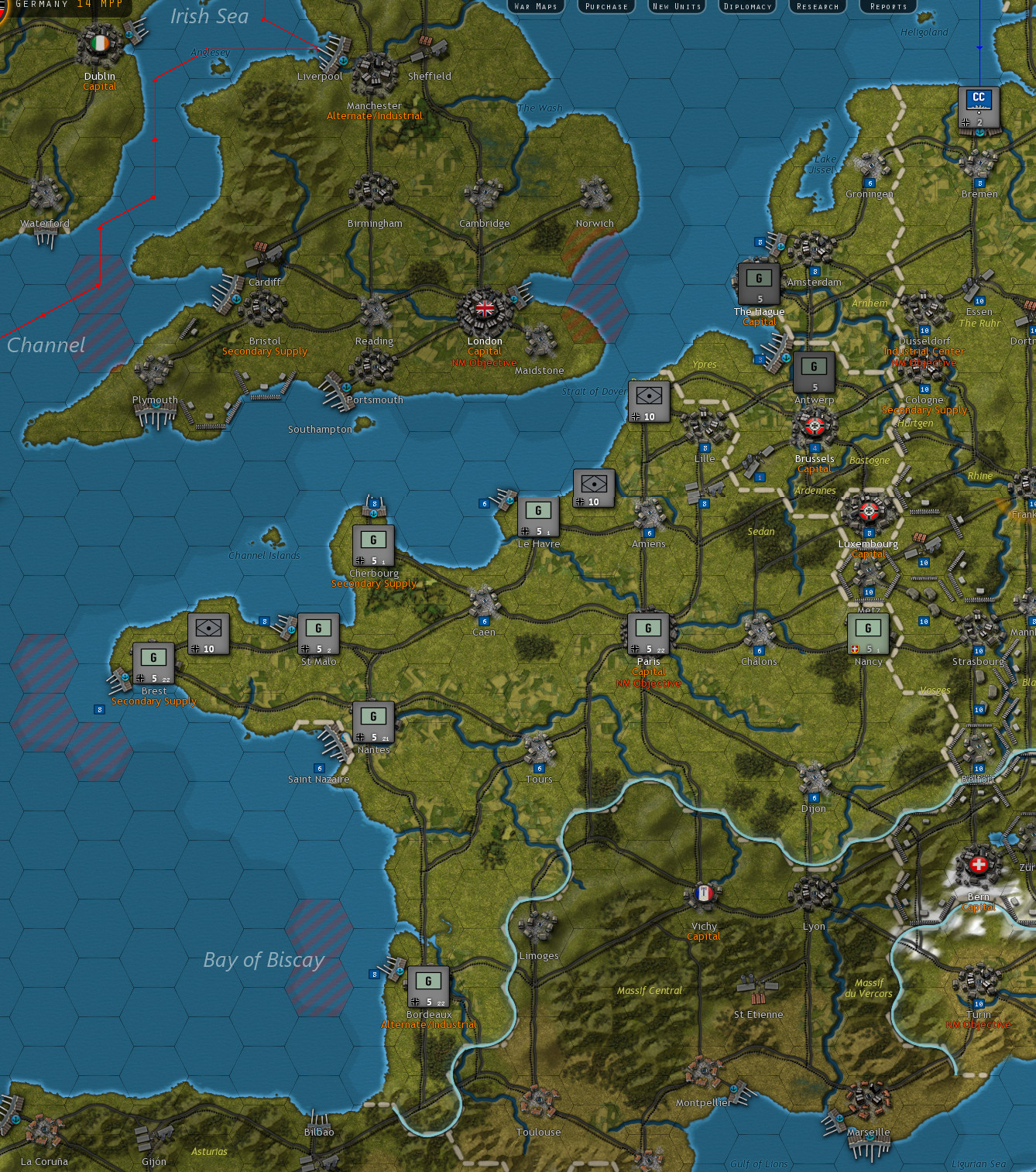1036x1172 pixels.
Task: Select the medal-decorated unit at Nancy
Action: pyautogui.click(x=868, y=633)
